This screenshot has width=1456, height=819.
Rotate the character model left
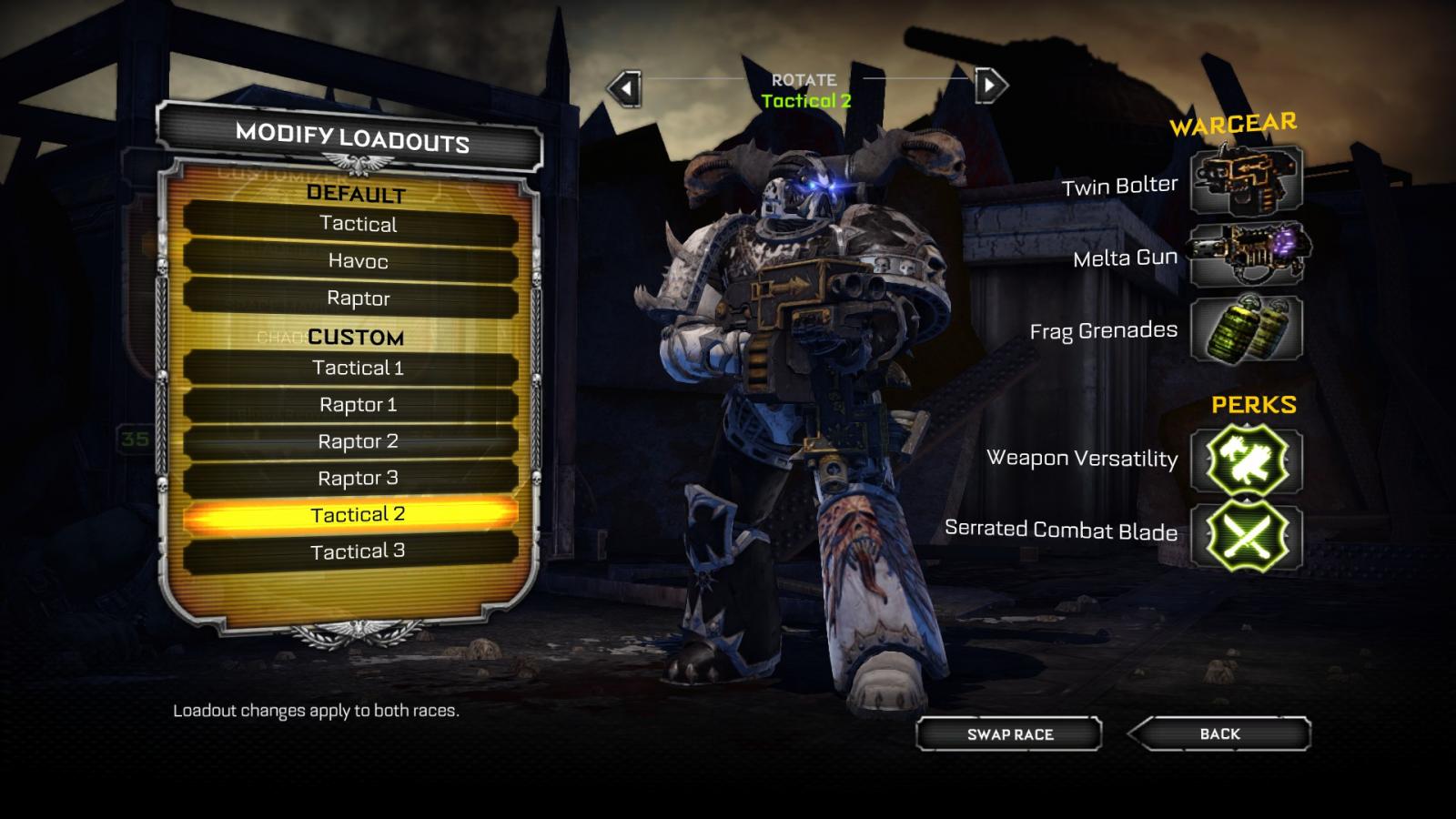pos(625,88)
